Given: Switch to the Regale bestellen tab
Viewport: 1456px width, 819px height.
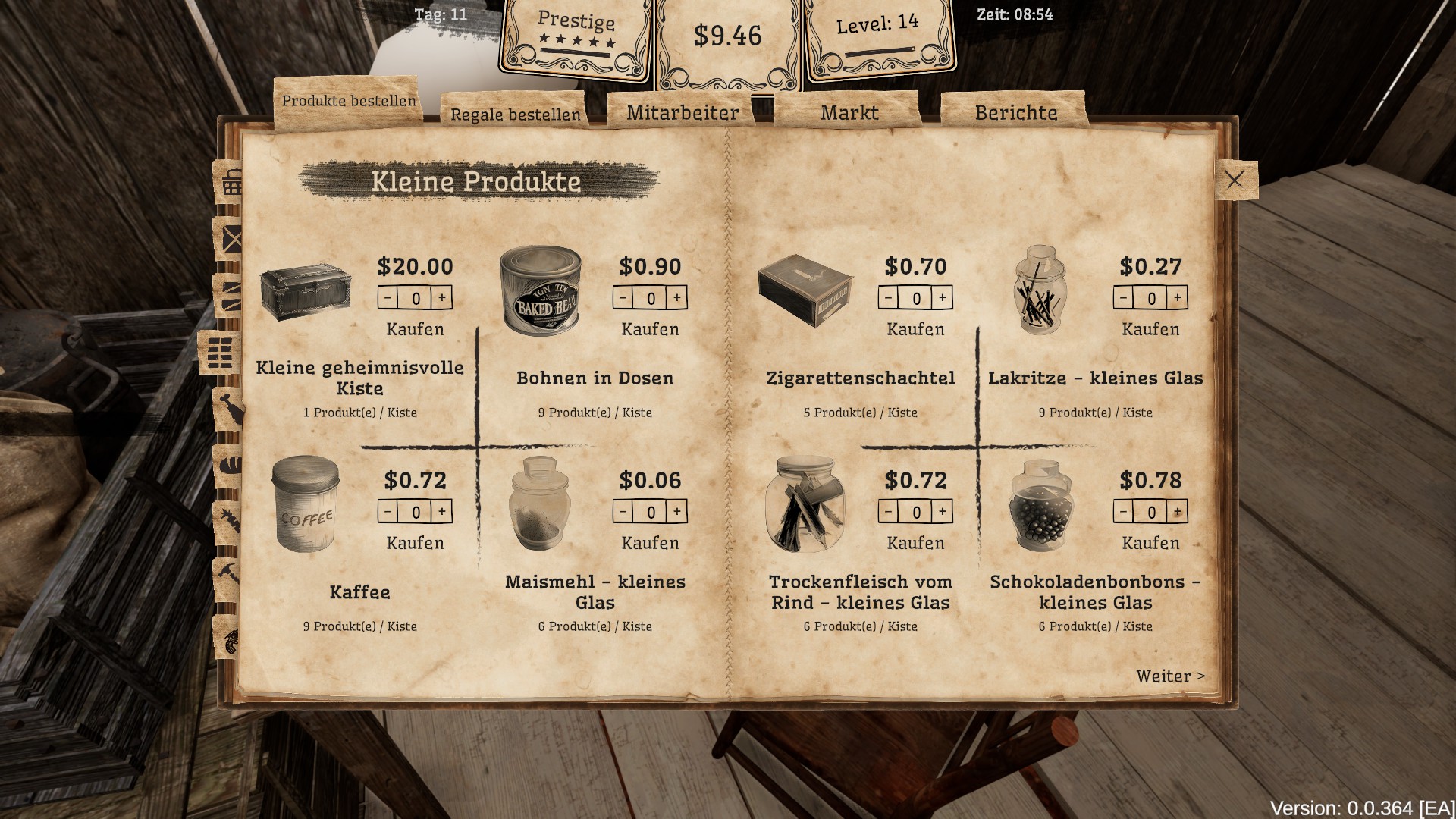Looking at the screenshot, I should [515, 115].
